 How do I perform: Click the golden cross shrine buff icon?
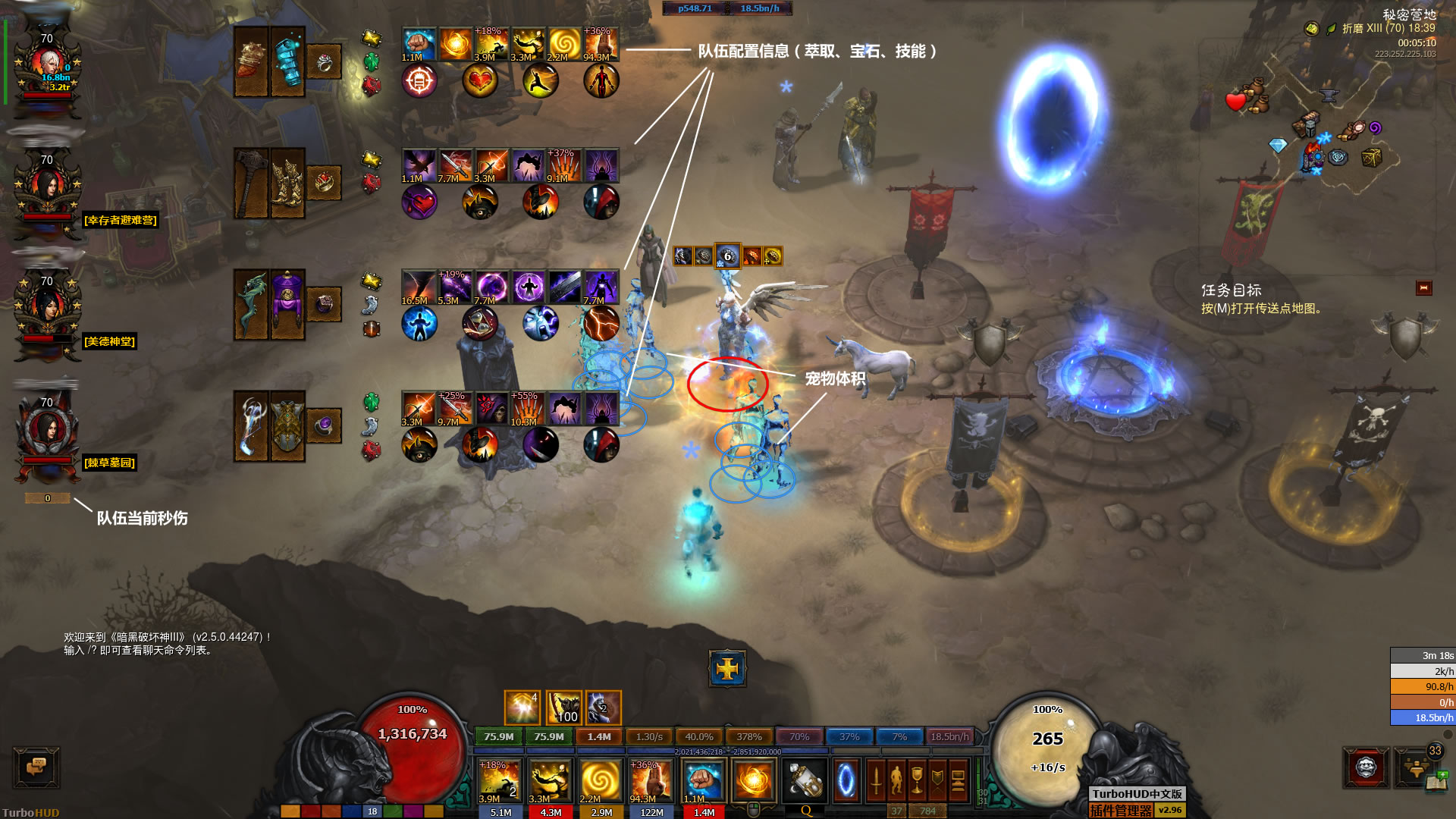[x=727, y=668]
